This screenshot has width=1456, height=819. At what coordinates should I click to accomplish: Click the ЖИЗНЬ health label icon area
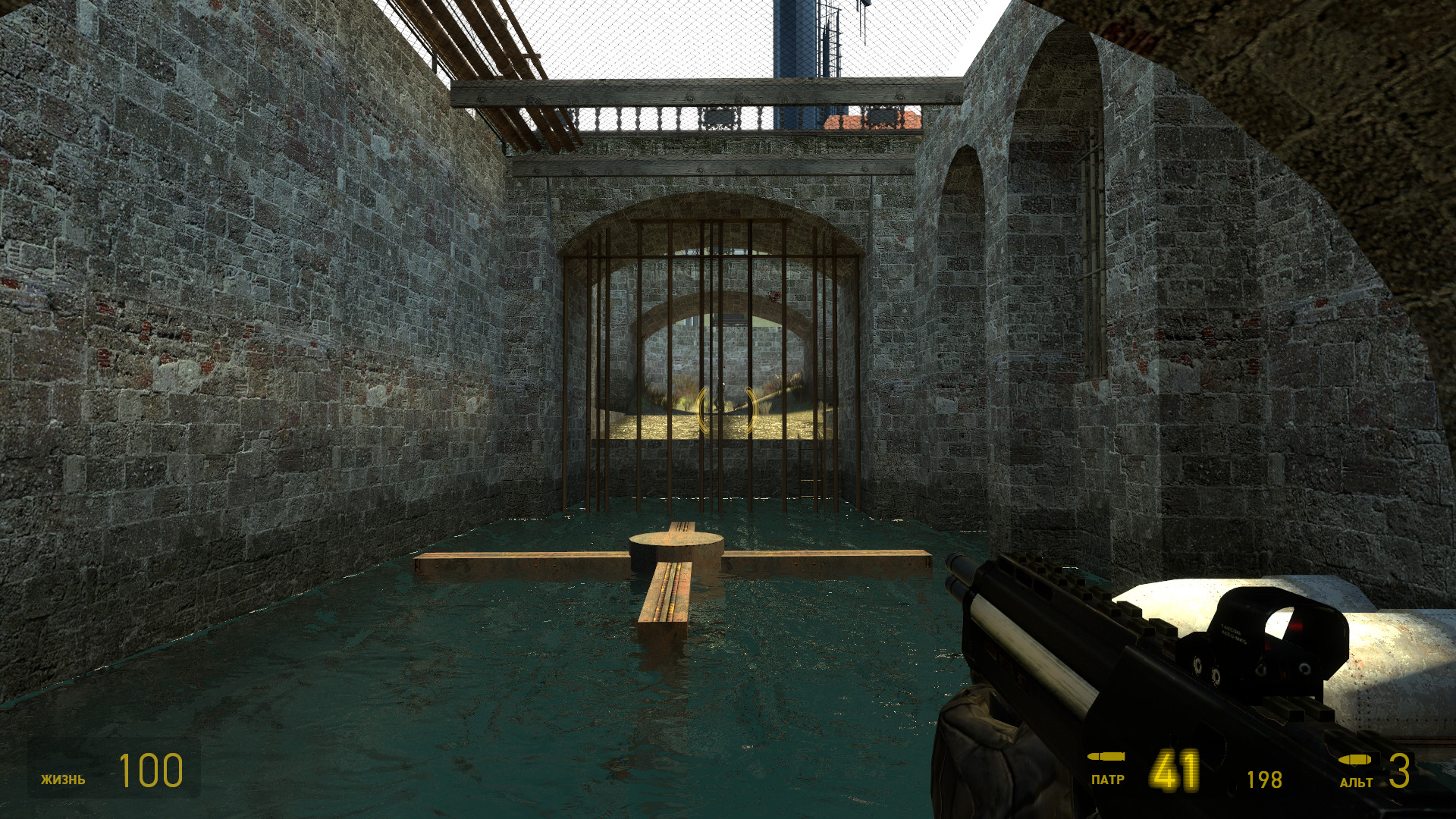click(x=64, y=777)
